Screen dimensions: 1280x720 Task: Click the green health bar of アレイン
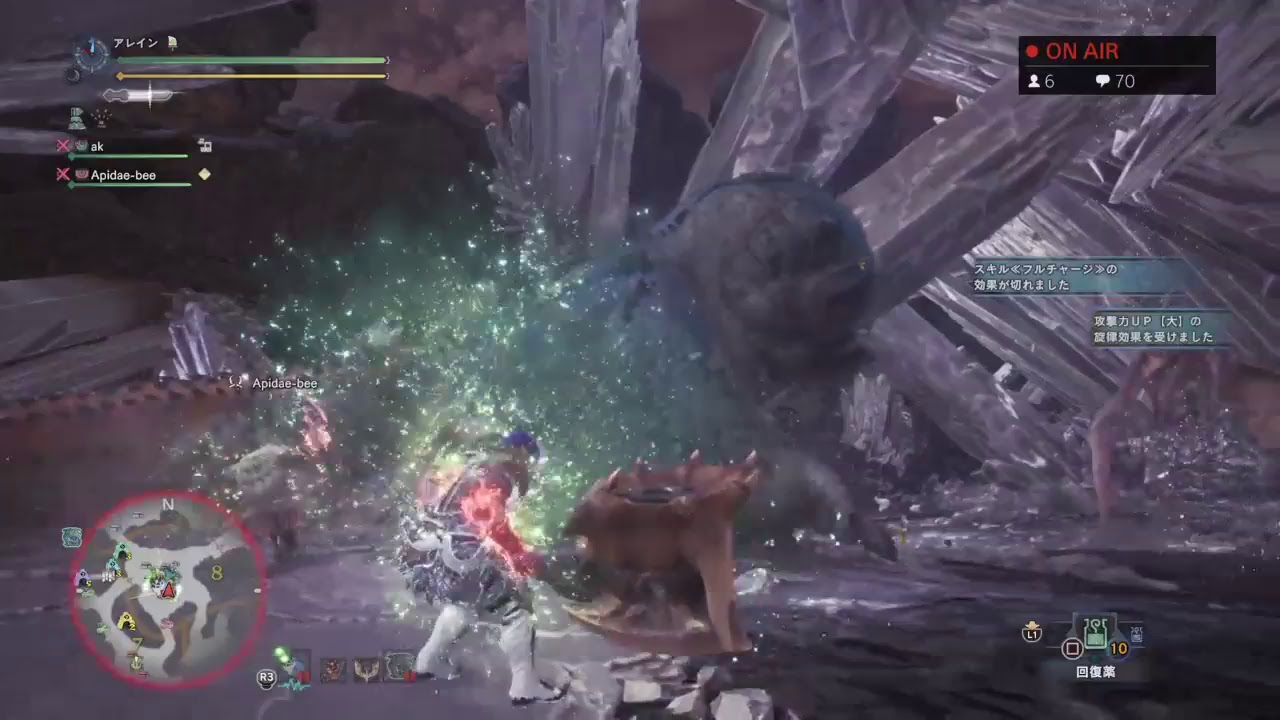click(250, 60)
